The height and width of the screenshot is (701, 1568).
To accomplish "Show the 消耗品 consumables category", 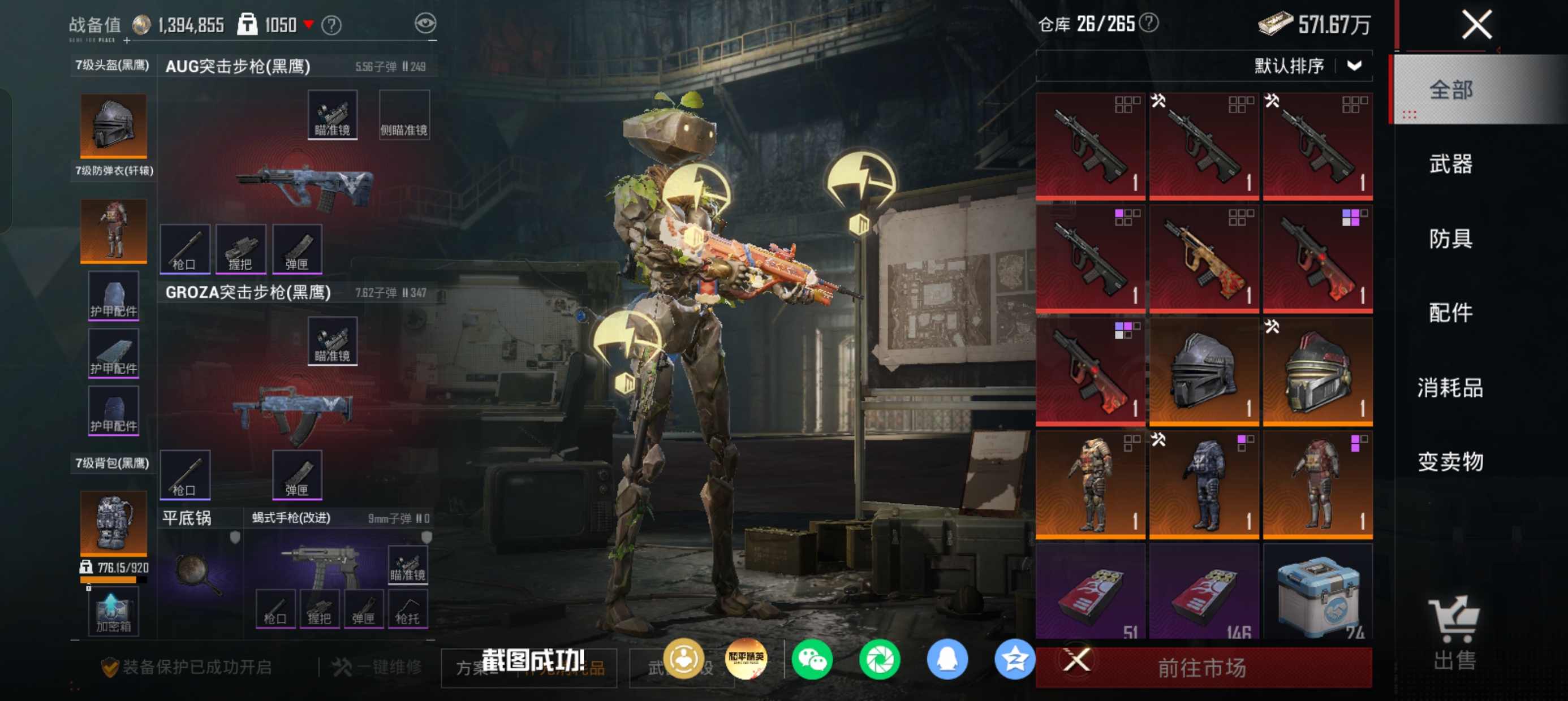I will pos(1450,388).
